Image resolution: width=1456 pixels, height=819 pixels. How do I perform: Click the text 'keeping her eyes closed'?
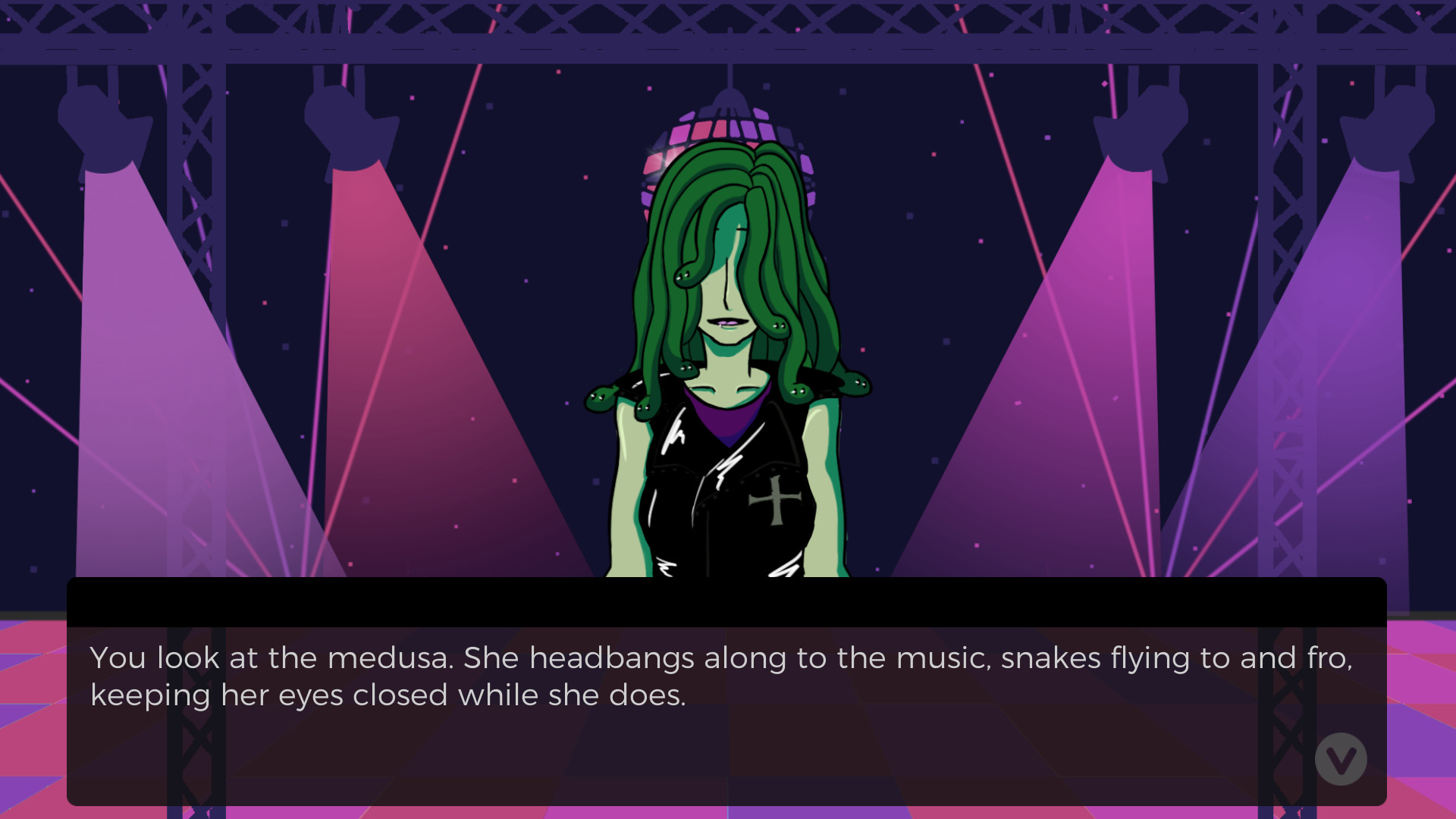273,694
